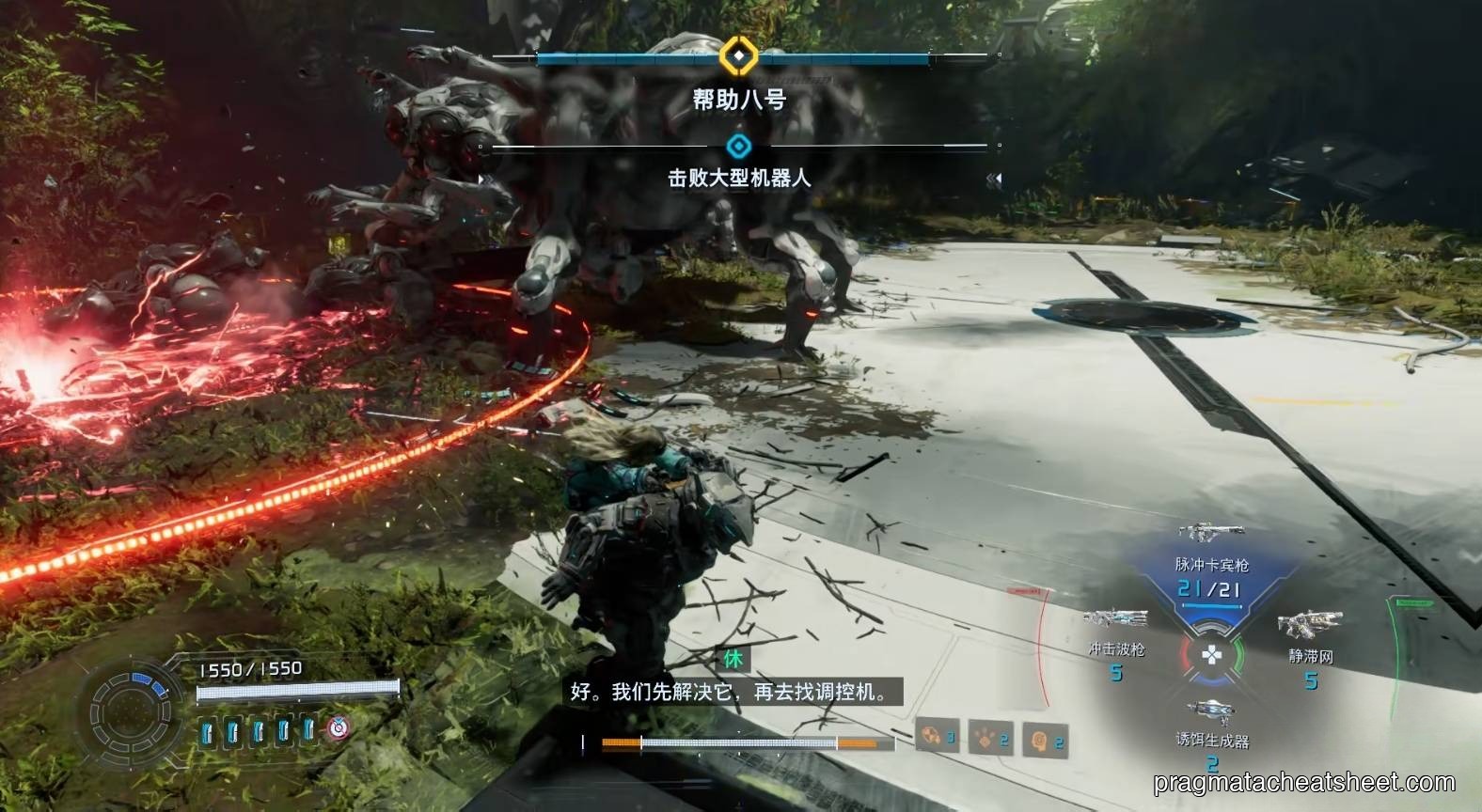Select the 冲击波枪 weapon icon
Screen dimensions: 1482x812
[1115, 618]
